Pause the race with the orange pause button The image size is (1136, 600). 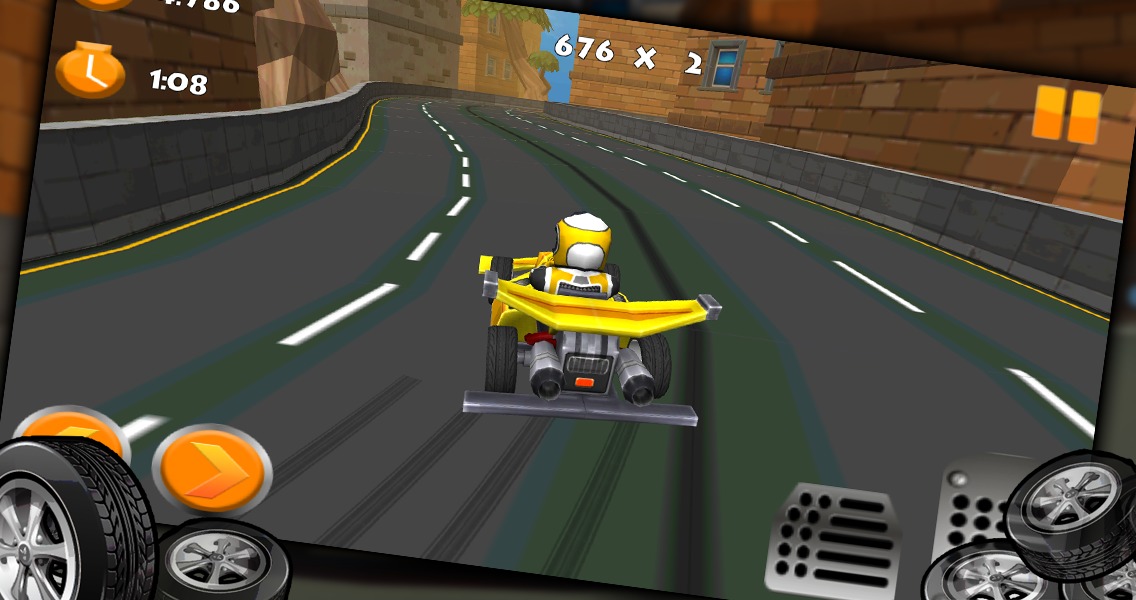point(1066,113)
